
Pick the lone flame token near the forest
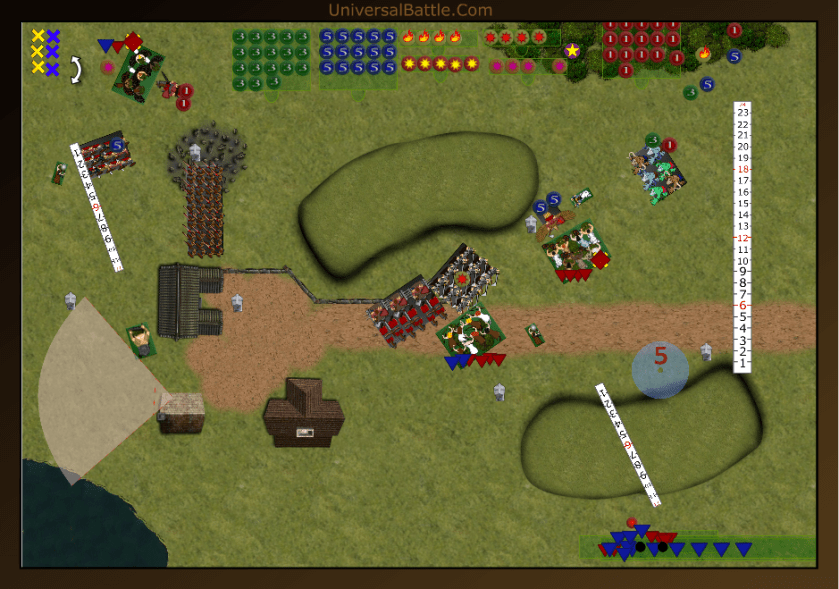(704, 53)
